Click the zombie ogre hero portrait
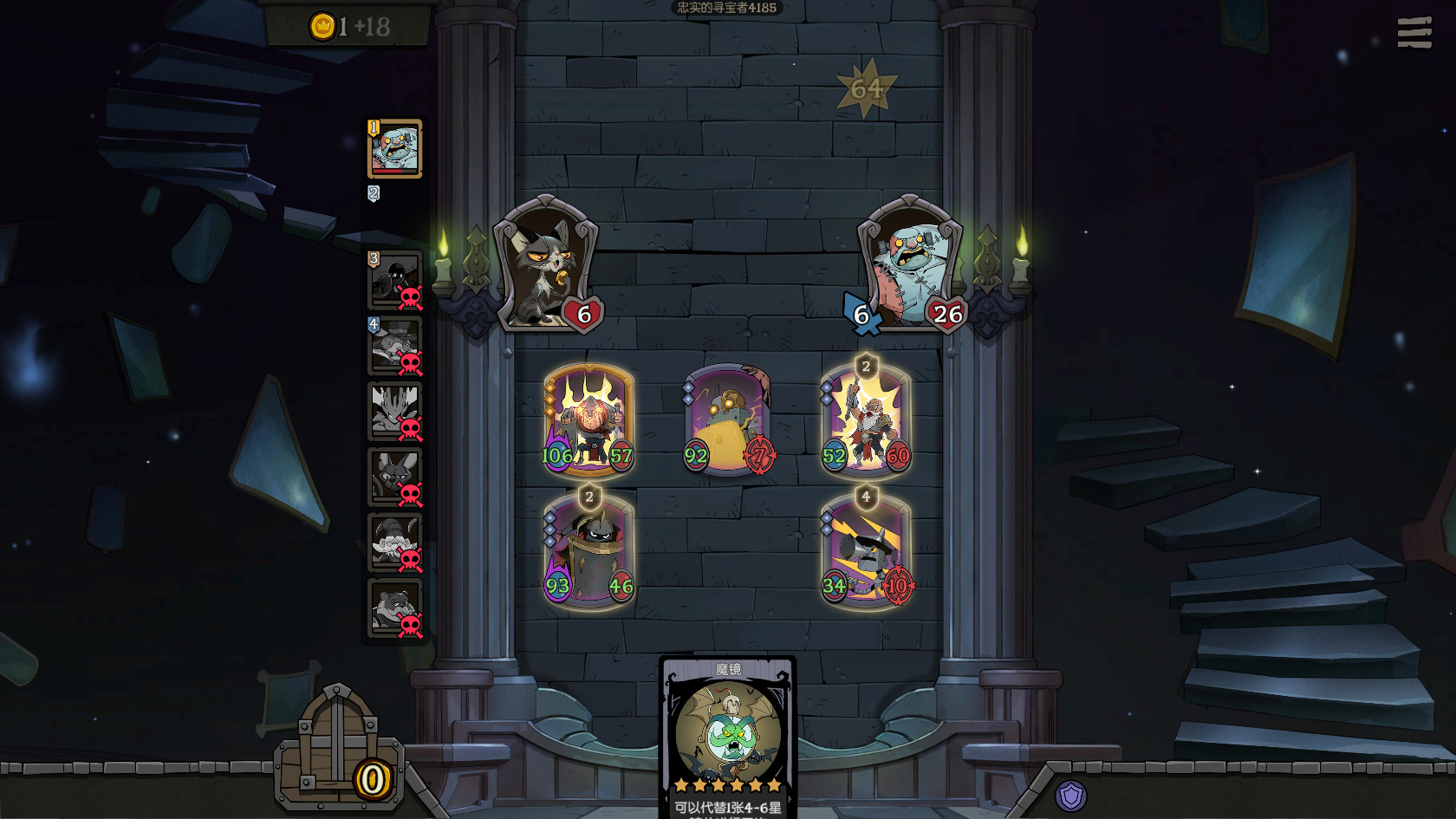Screen dimensions: 1456x819 (908, 263)
